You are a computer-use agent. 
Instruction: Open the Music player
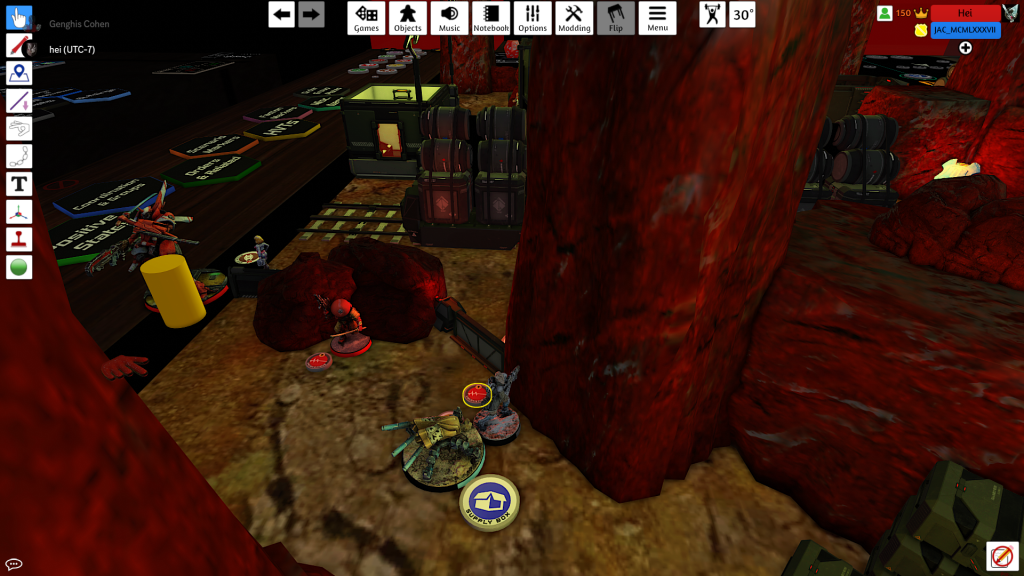pos(449,18)
